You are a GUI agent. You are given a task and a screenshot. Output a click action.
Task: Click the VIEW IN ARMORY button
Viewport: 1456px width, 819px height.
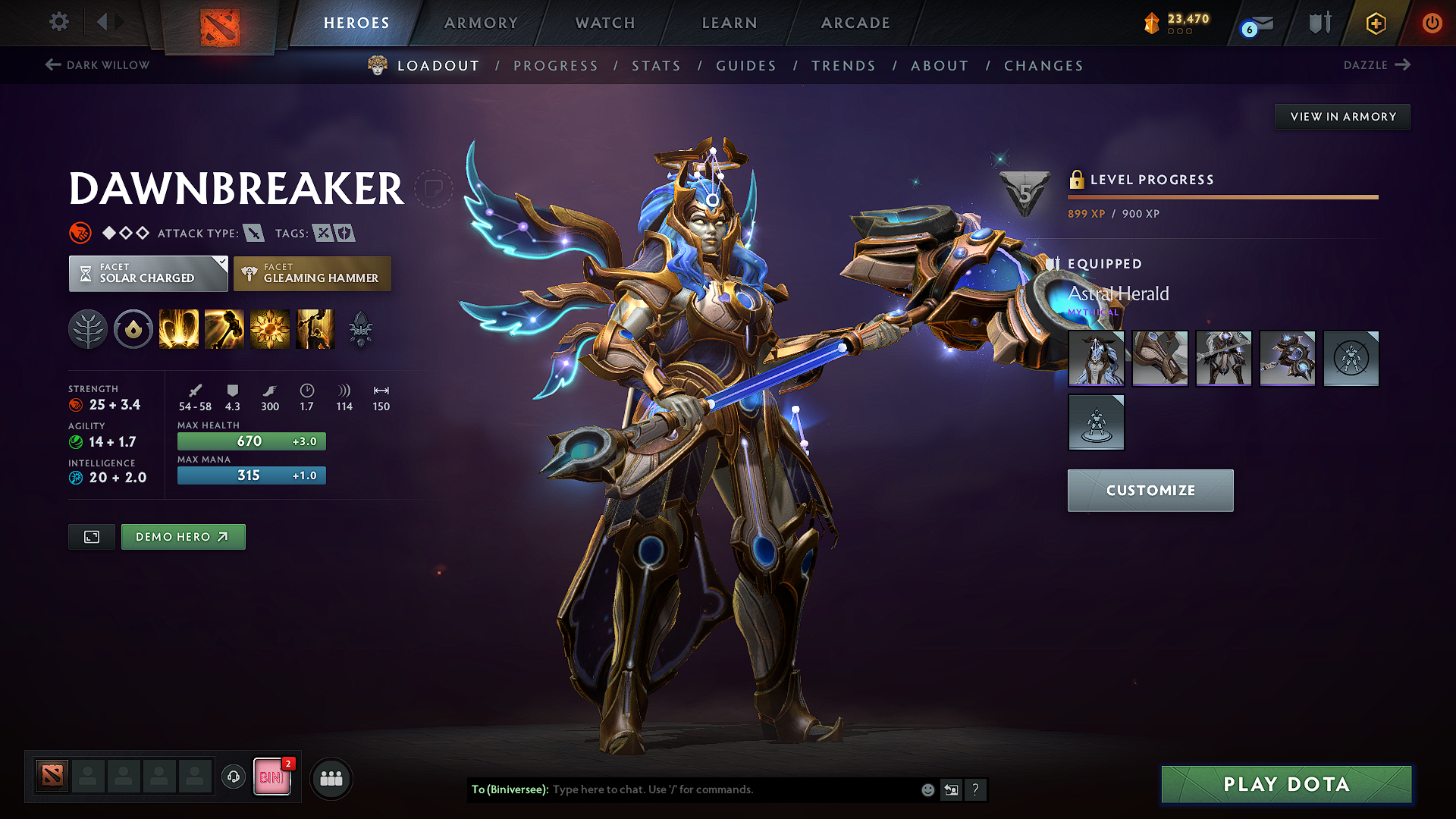1342,116
